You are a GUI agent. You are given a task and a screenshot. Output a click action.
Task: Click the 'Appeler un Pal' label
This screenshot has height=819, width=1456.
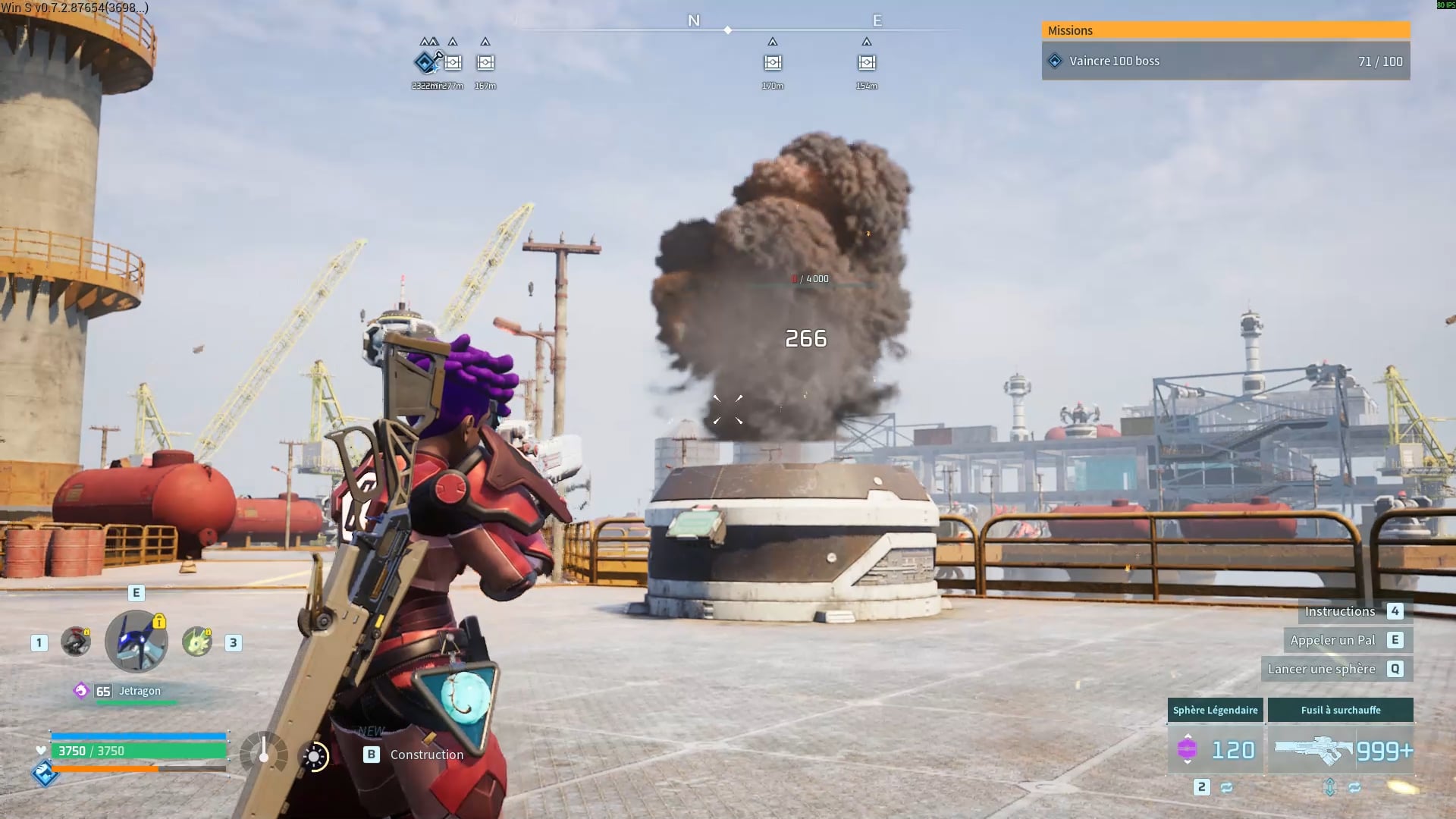pyautogui.click(x=1332, y=640)
